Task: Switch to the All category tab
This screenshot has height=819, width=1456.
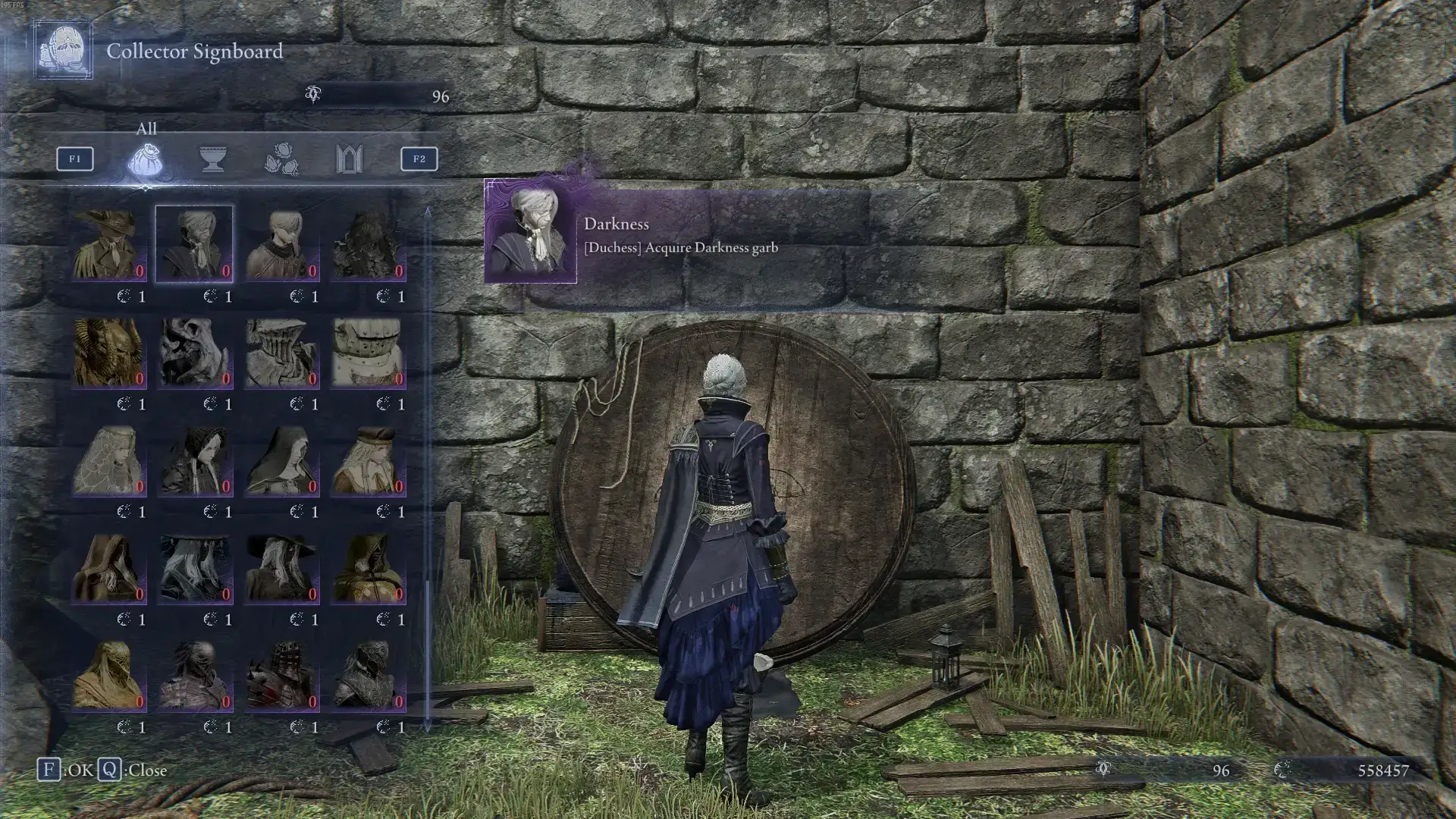Action: coord(146,159)
